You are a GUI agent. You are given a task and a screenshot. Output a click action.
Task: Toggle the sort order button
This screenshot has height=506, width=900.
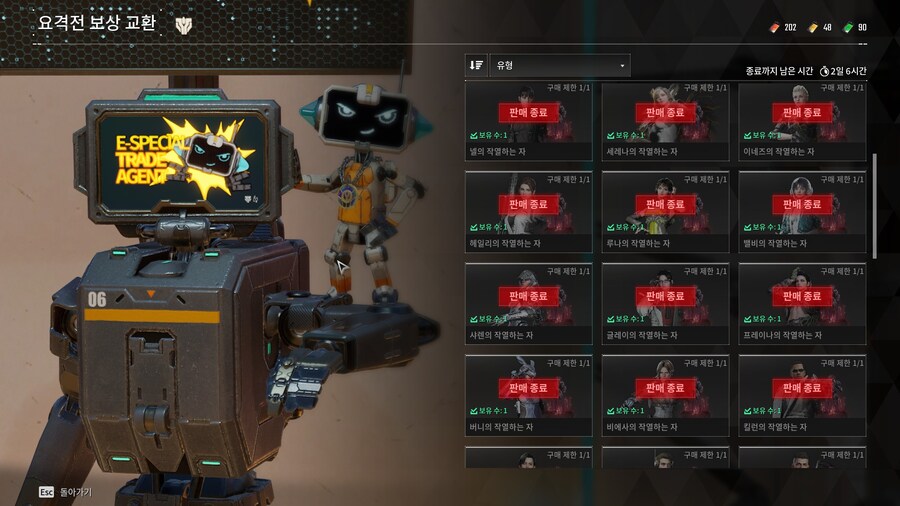pos(477,65)
